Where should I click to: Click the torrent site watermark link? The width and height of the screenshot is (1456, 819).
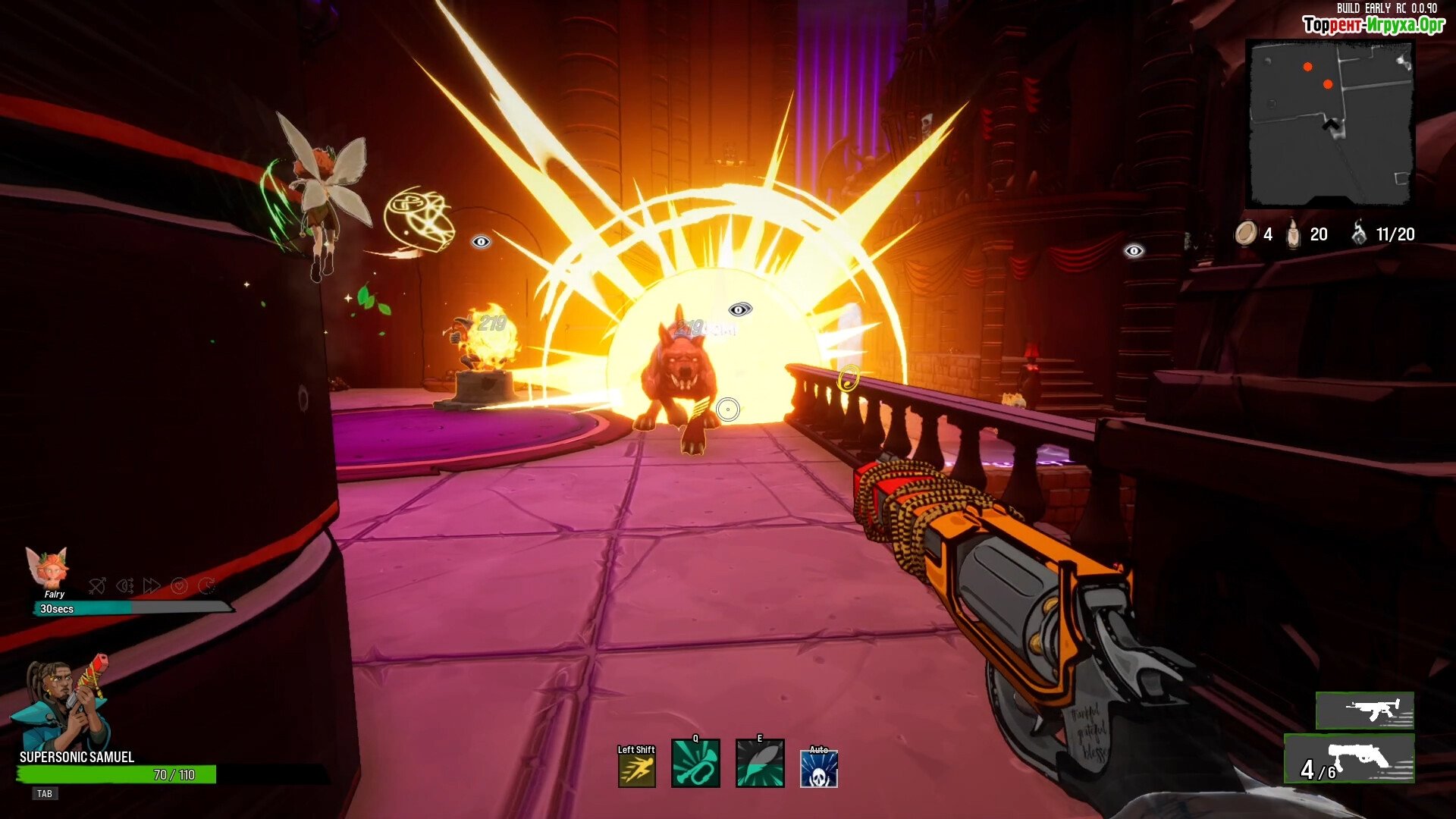tap(1373, 25)
